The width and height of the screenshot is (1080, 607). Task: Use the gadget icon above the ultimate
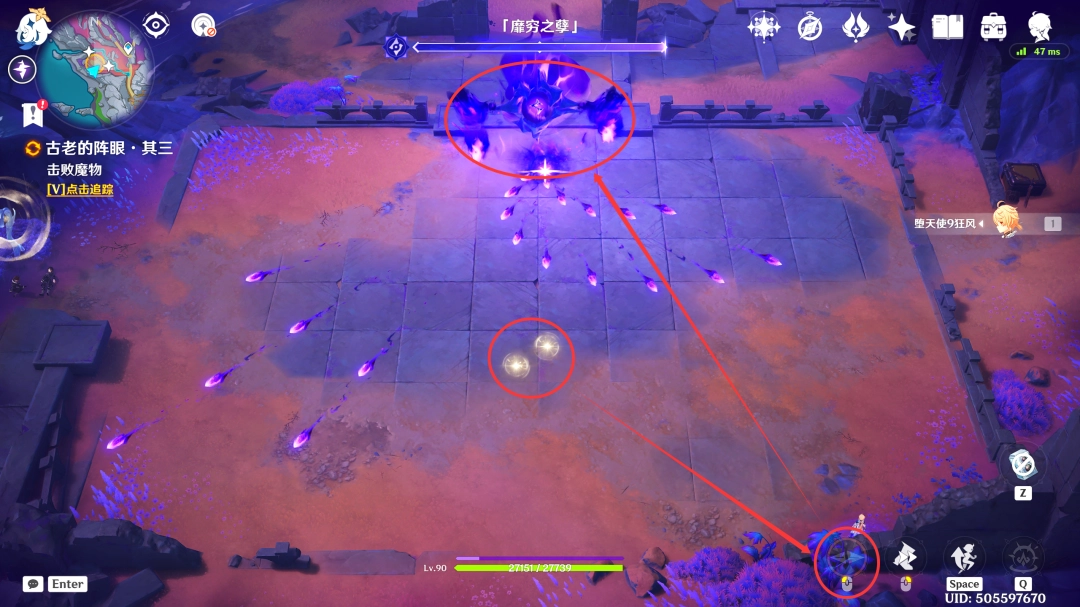click(x=1023, y=464)
